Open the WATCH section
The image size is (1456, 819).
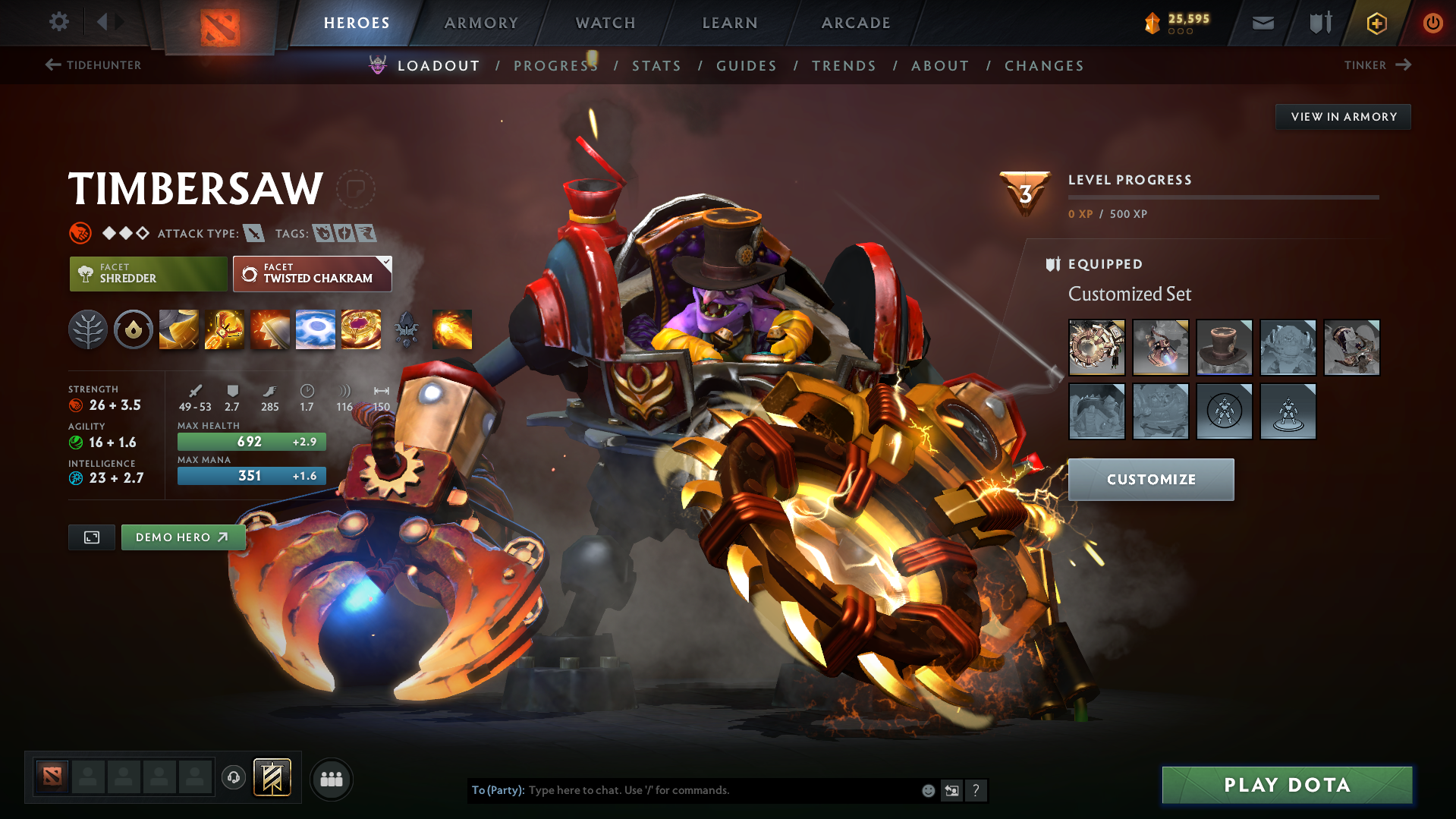605,23
